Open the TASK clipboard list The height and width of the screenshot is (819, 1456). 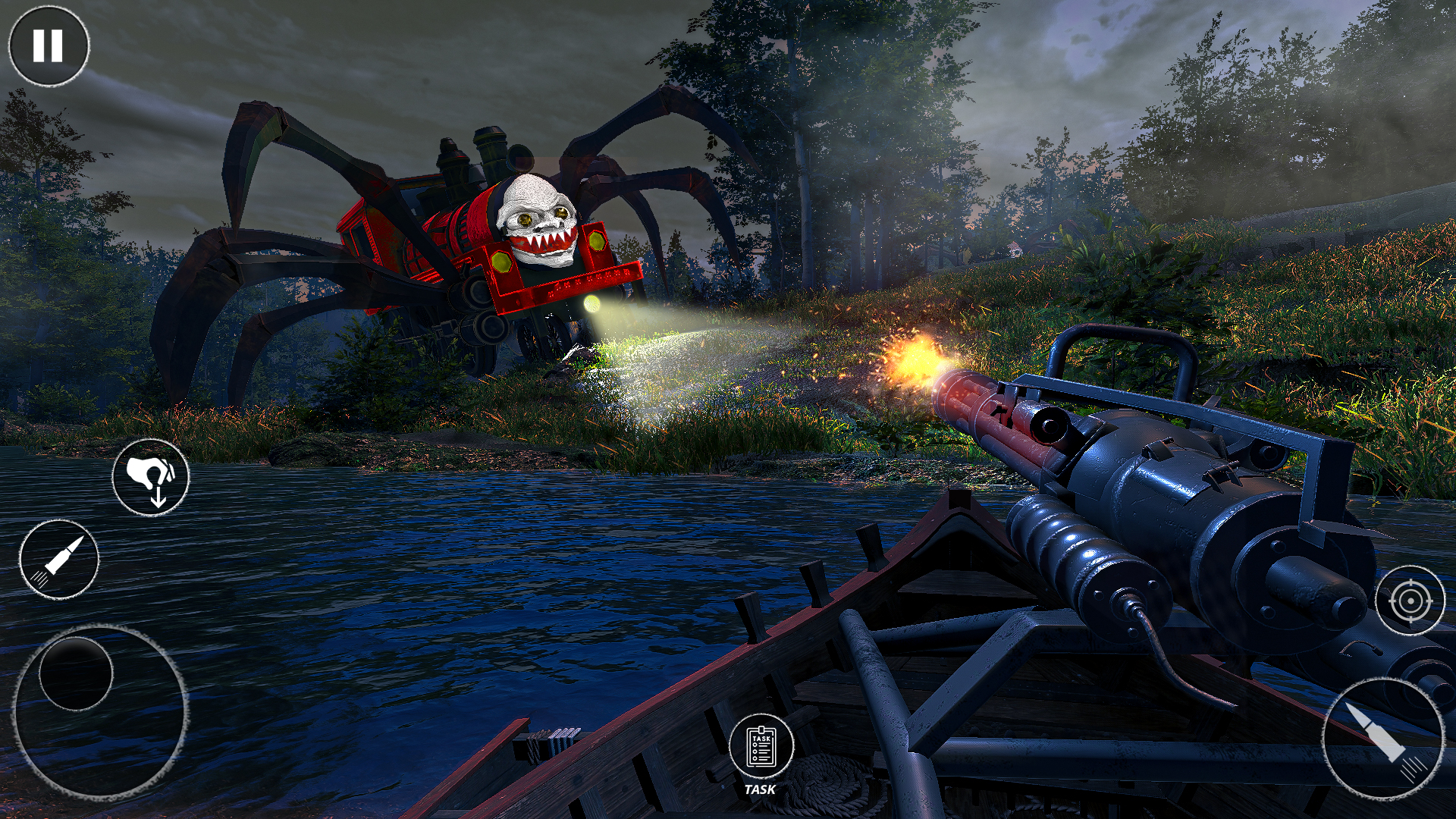pyautogui.click(x=761, y=748)
